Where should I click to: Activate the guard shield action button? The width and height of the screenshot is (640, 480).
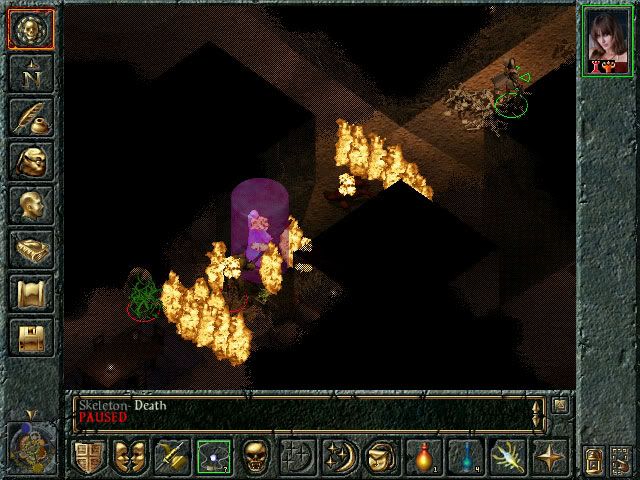point(88,457)
